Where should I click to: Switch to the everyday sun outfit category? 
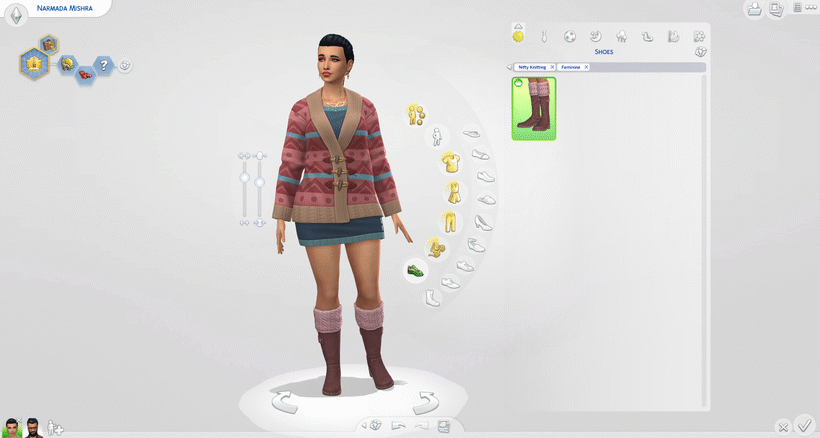tap(518, 37)
